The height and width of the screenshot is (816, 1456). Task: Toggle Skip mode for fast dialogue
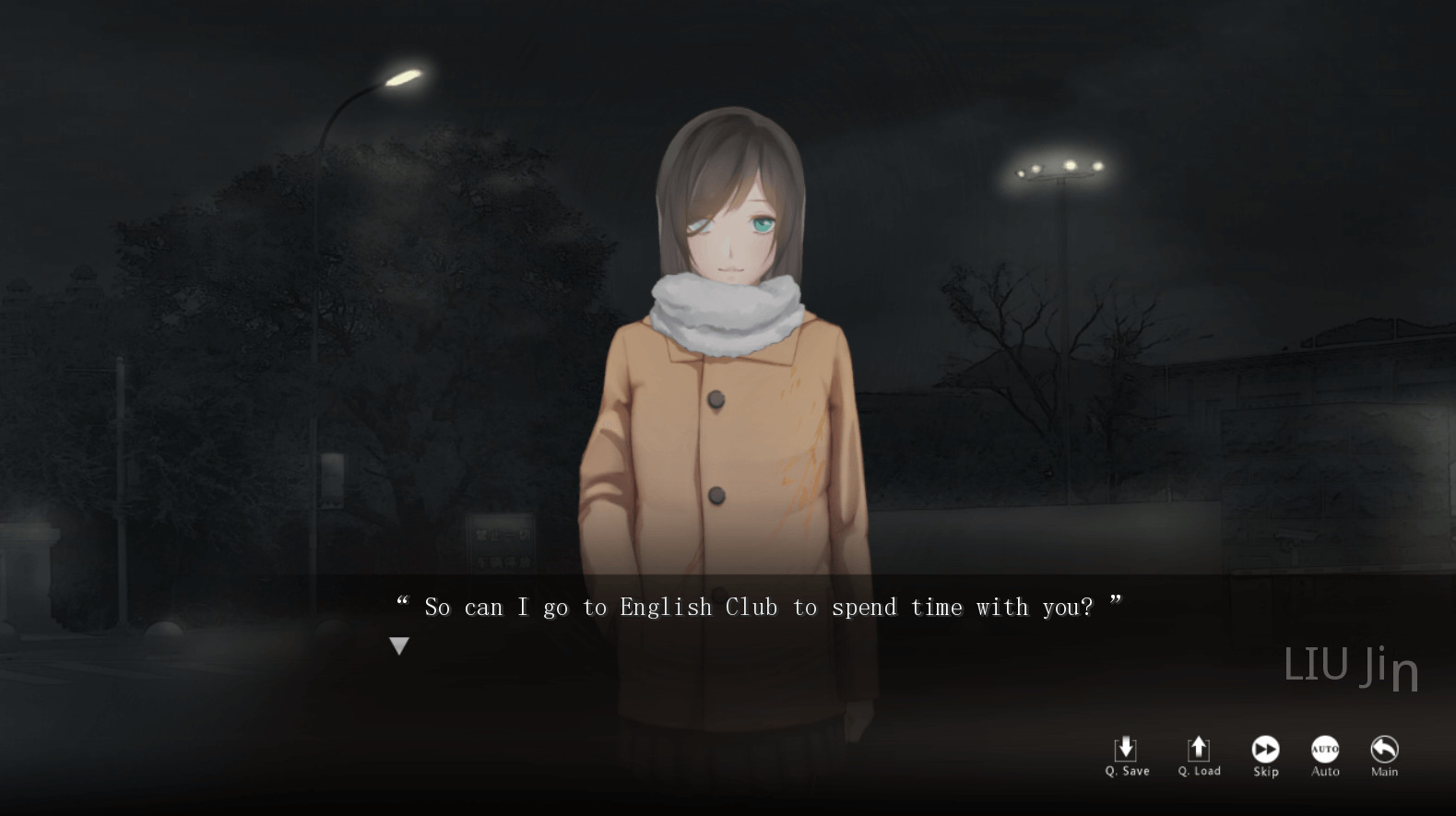coord(1265,756)
